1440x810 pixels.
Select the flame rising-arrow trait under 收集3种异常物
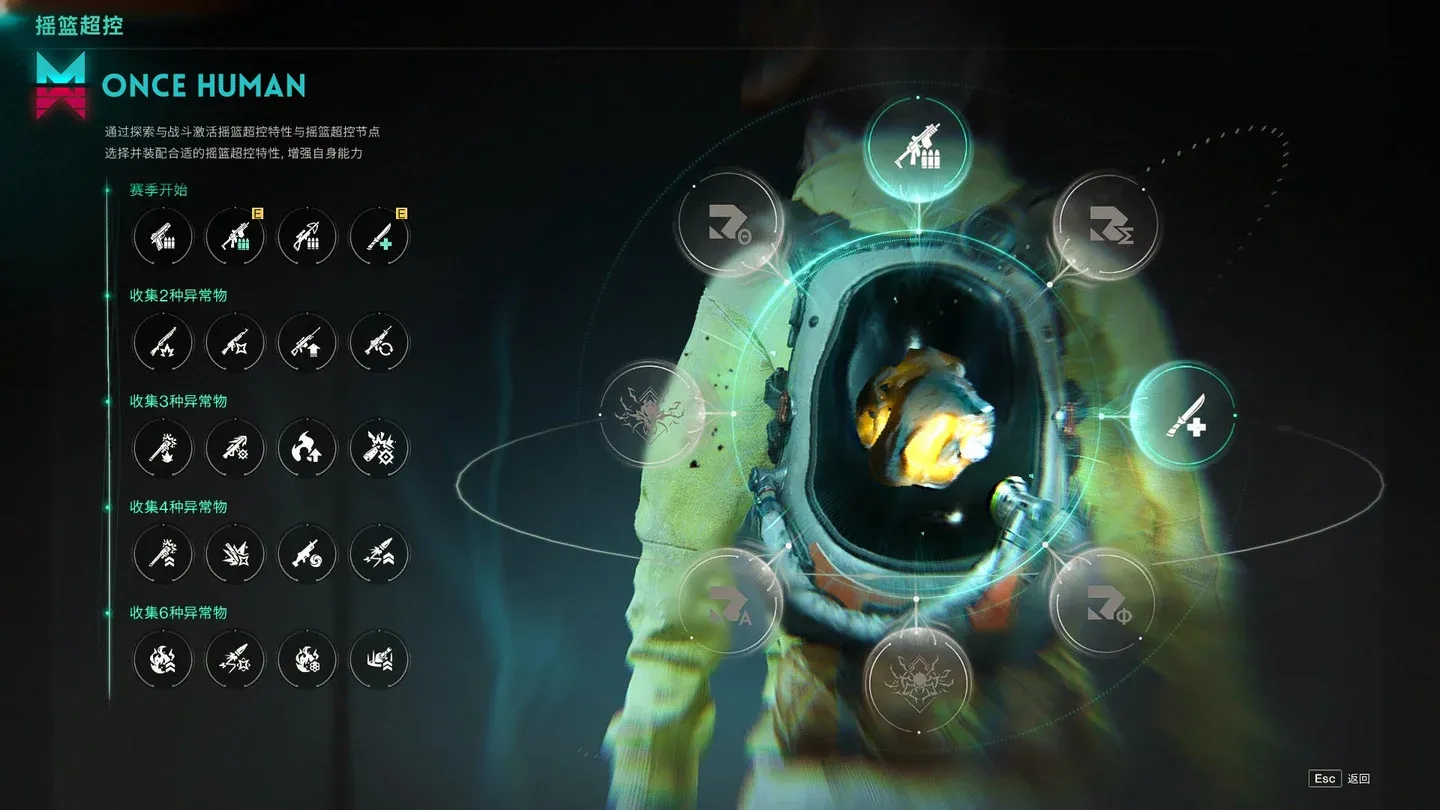(307, 449)
